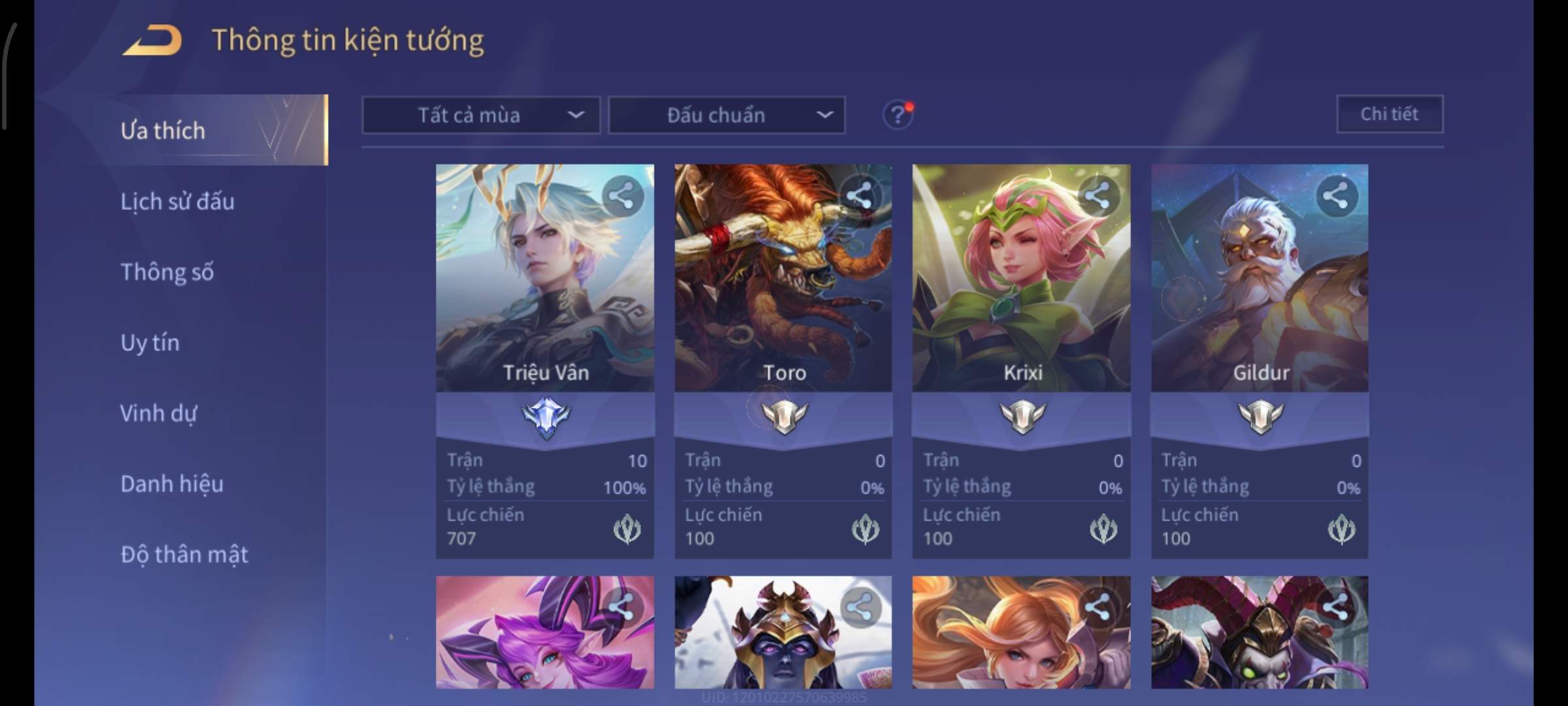Viewport: 1568px width, 706px height.
Task: Open the Độ thân mật tab
Action: tap(184, 554)
